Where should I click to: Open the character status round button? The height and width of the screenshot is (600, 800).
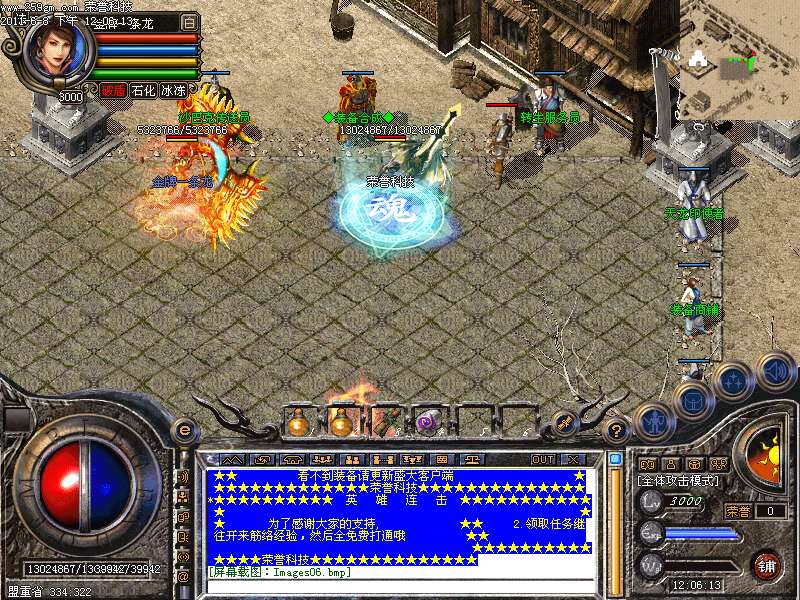652,424
